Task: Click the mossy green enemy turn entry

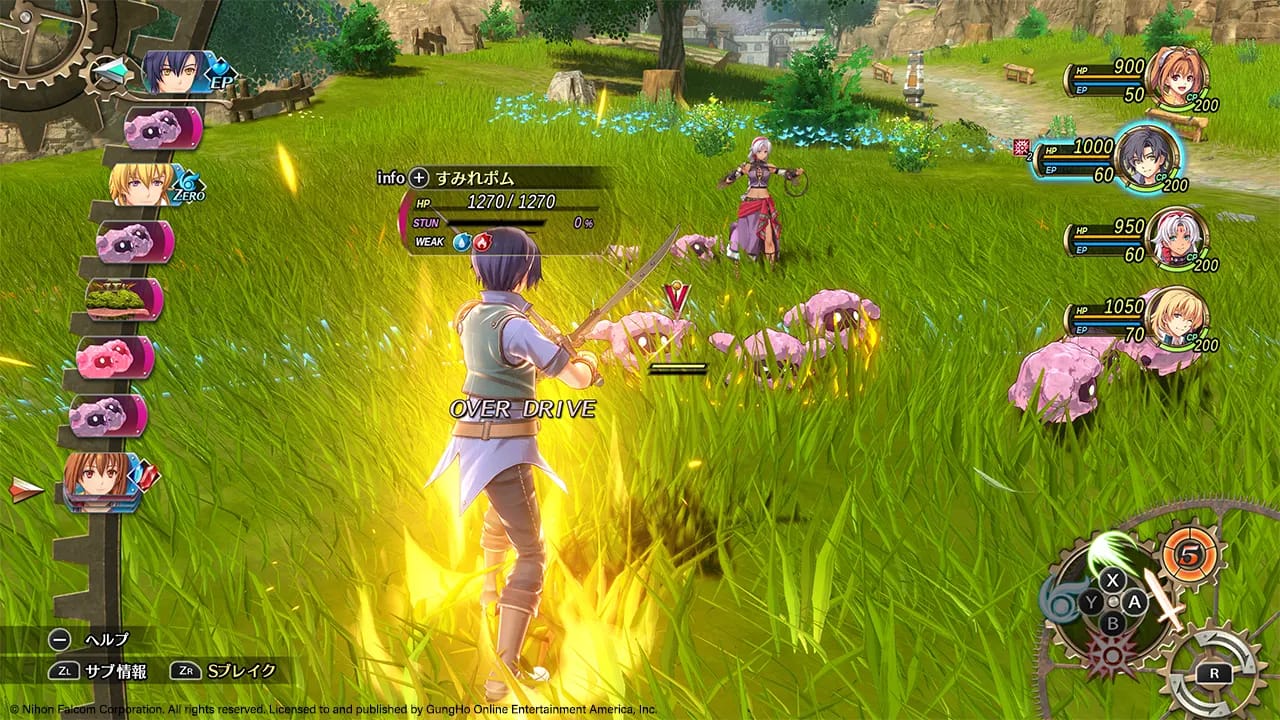Action: (x=122, y=299)
